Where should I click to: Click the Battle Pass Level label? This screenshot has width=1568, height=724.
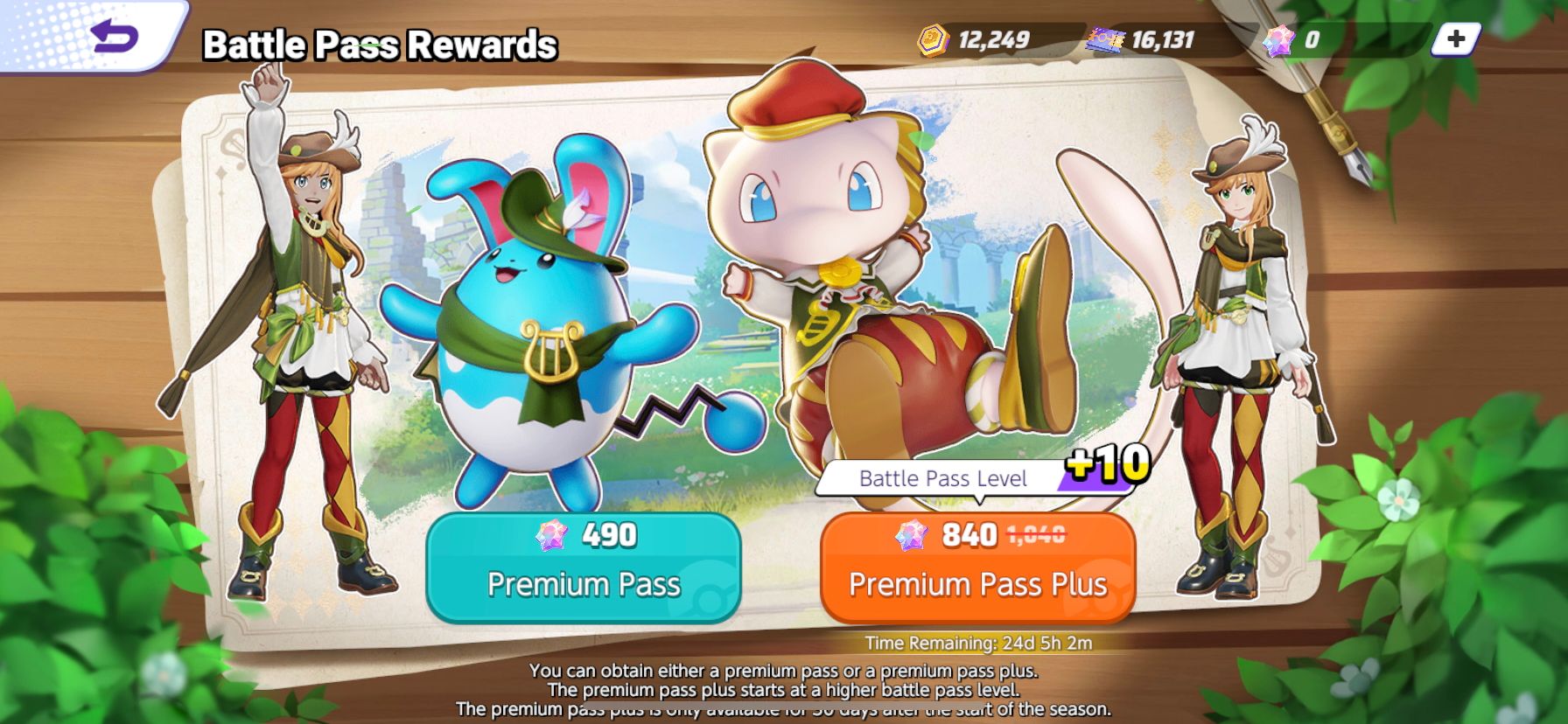[x=943, y=479]
